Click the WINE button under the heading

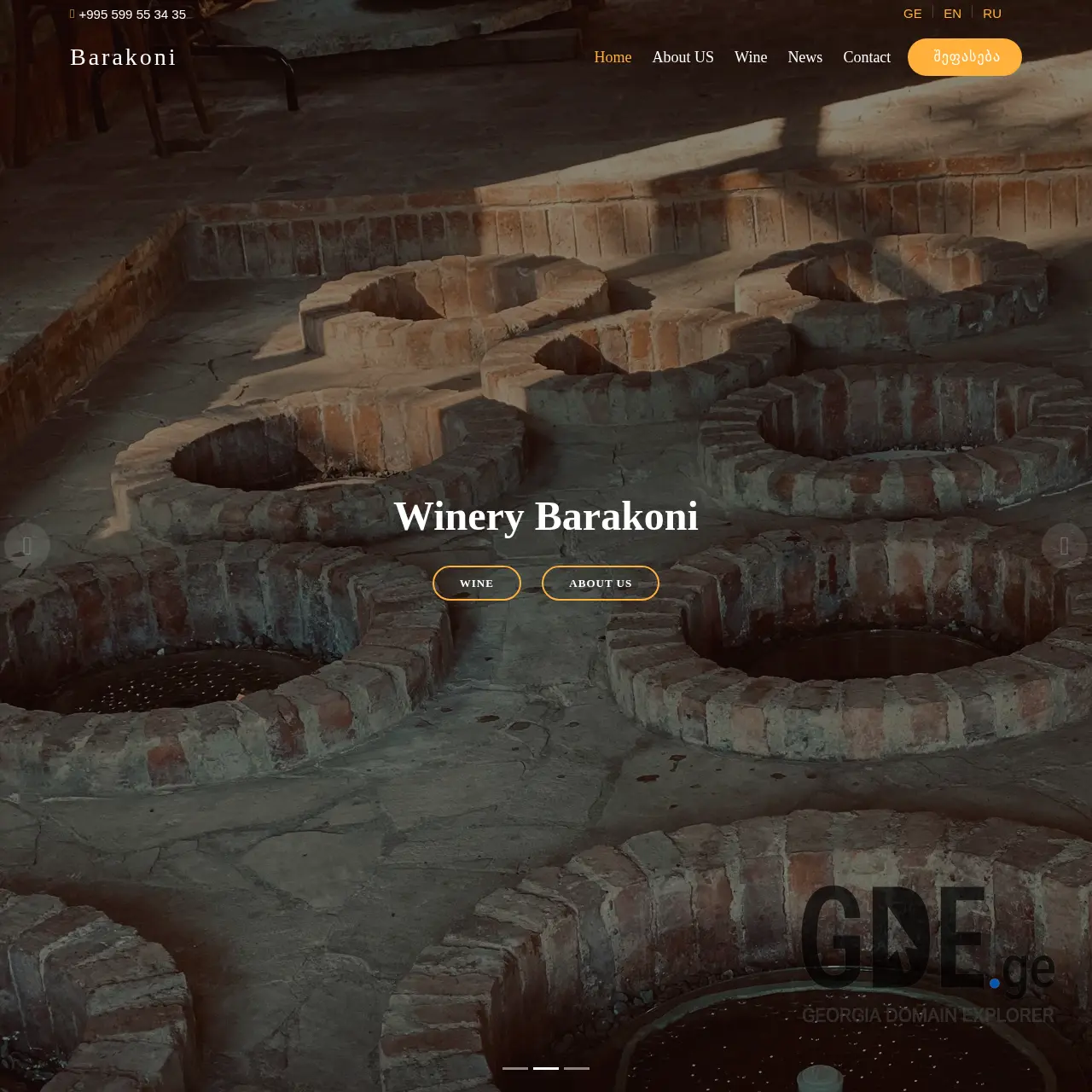(x=476, y=583)
